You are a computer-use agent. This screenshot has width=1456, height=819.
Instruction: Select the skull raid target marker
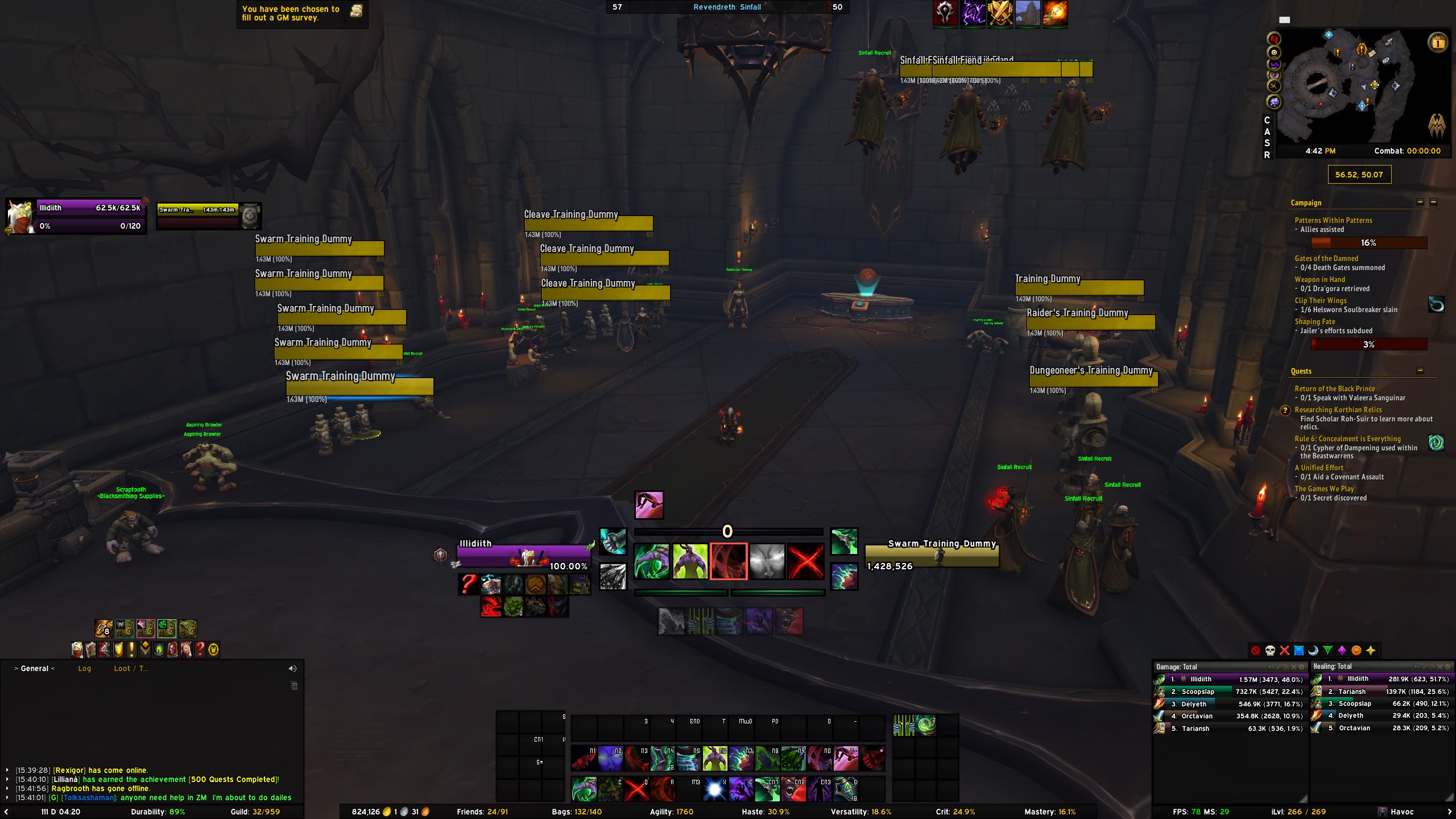tap(1270, 651)
